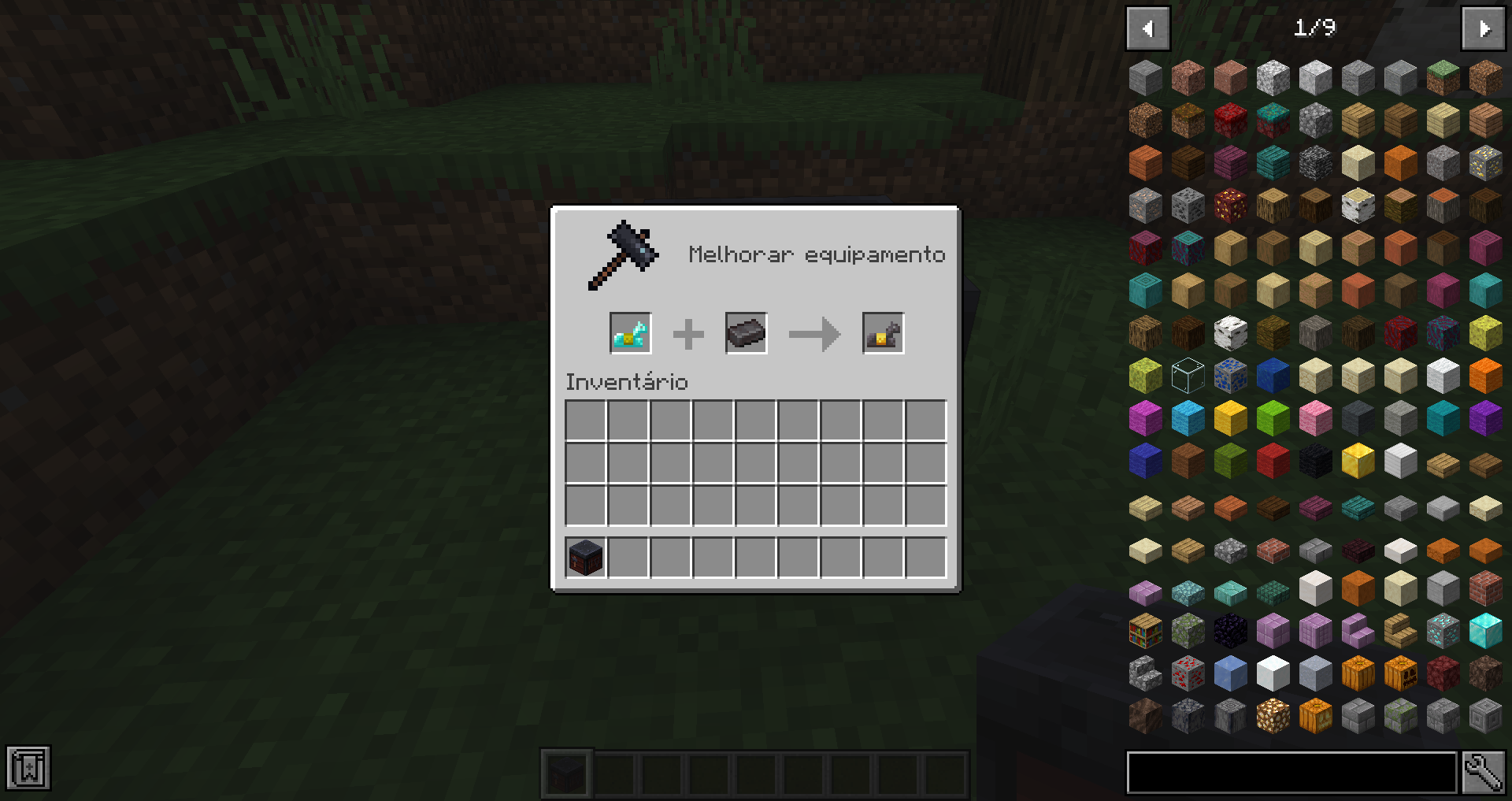Screen dimensions: 1512x801
Task: Select the lapis lazuli ore in the item list
Action: pos(1230,376)
